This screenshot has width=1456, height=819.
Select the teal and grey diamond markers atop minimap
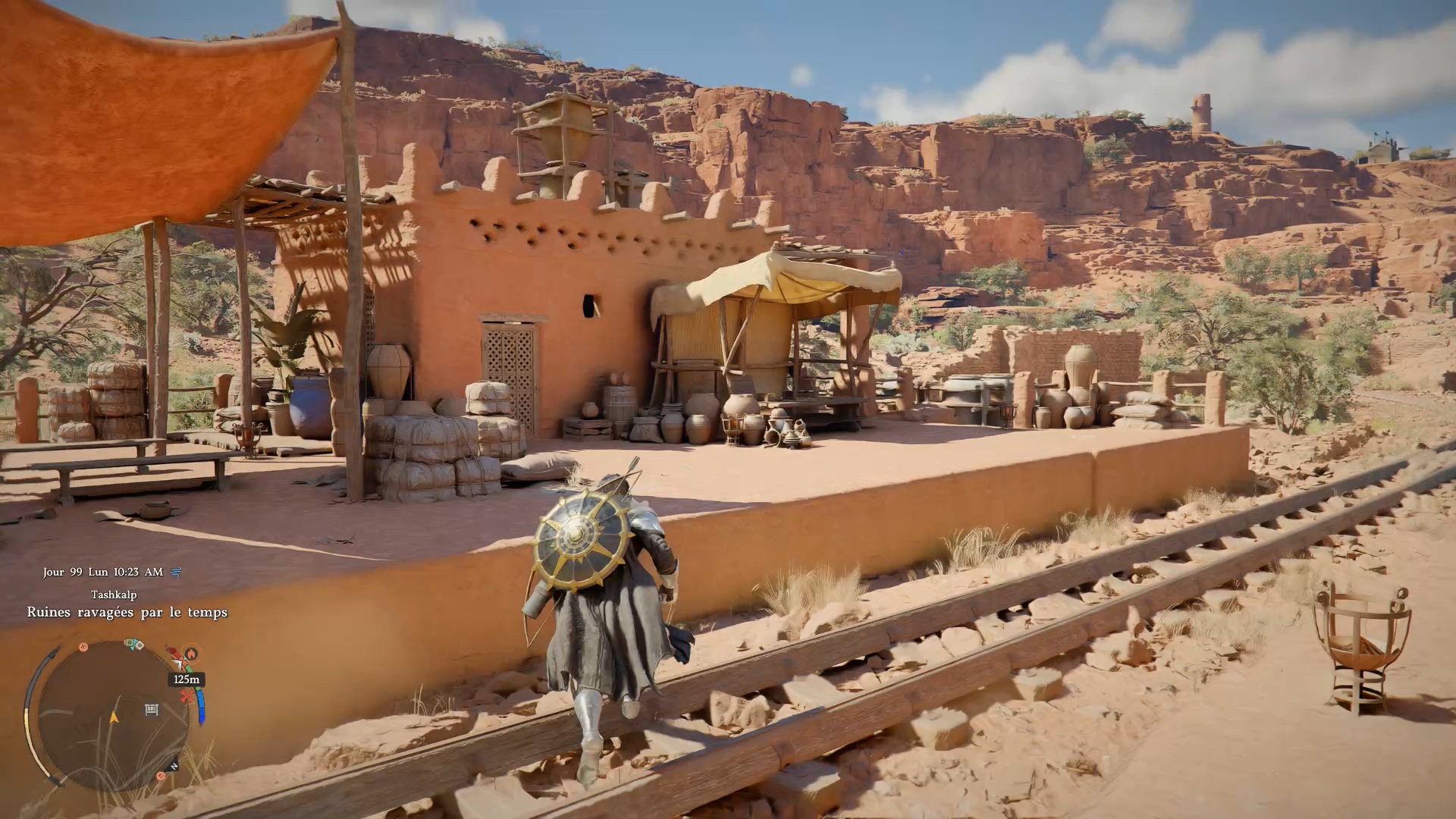pos(134,645)
